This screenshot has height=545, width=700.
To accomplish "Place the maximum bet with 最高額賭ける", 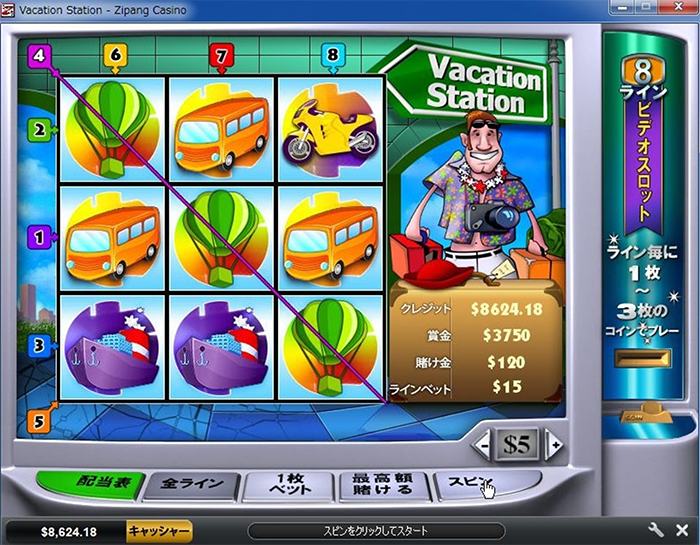I will [383, 486].
